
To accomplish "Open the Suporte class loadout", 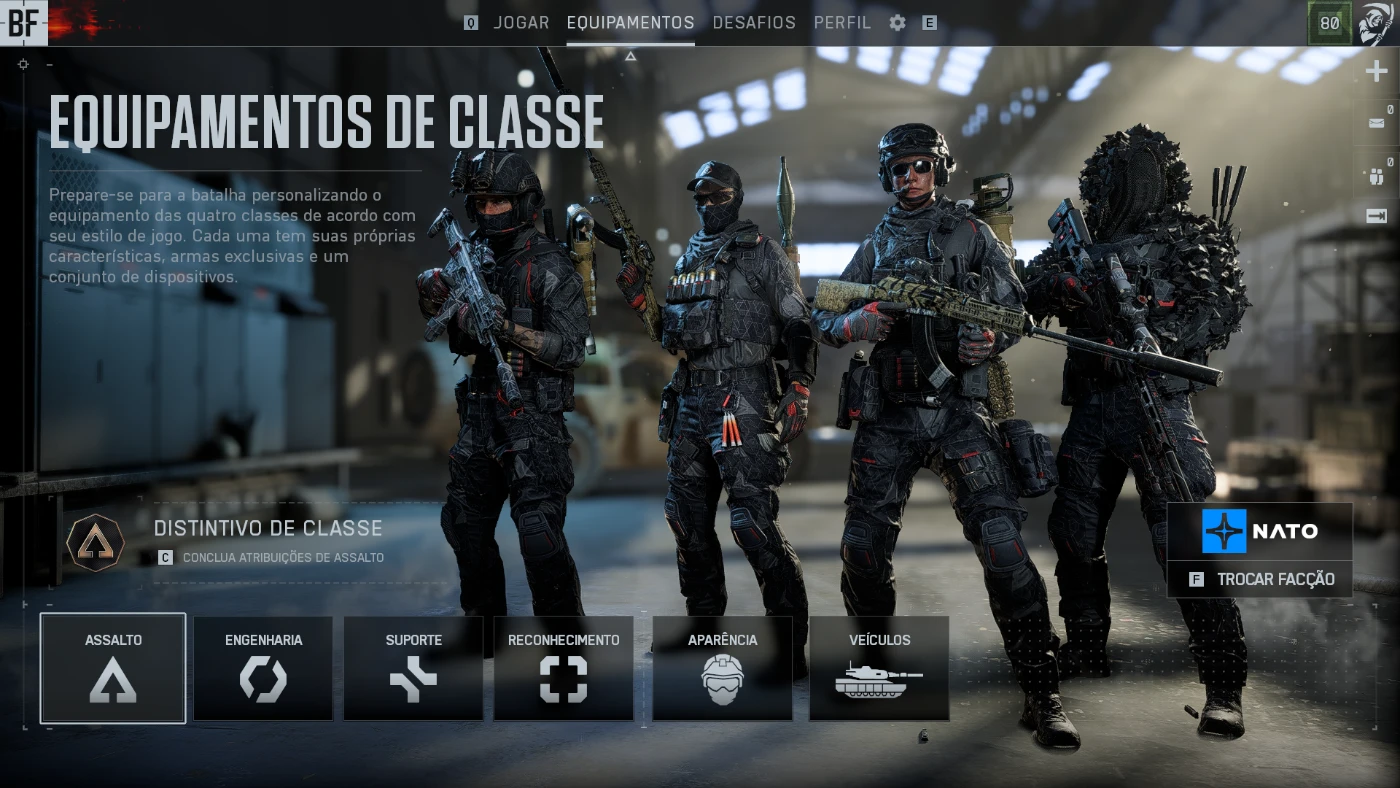I will click(x=413, y=668).
